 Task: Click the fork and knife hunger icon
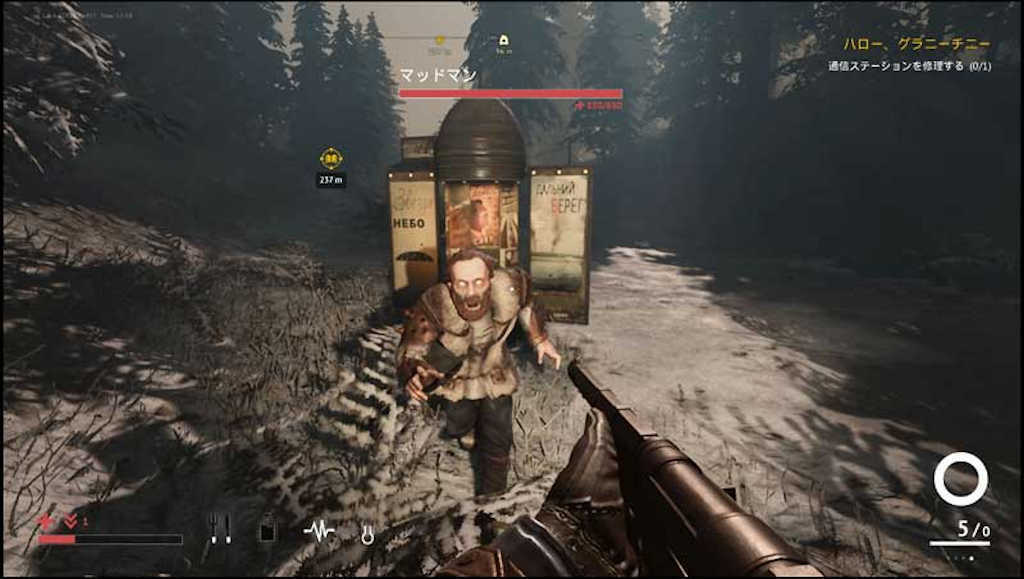220,528
